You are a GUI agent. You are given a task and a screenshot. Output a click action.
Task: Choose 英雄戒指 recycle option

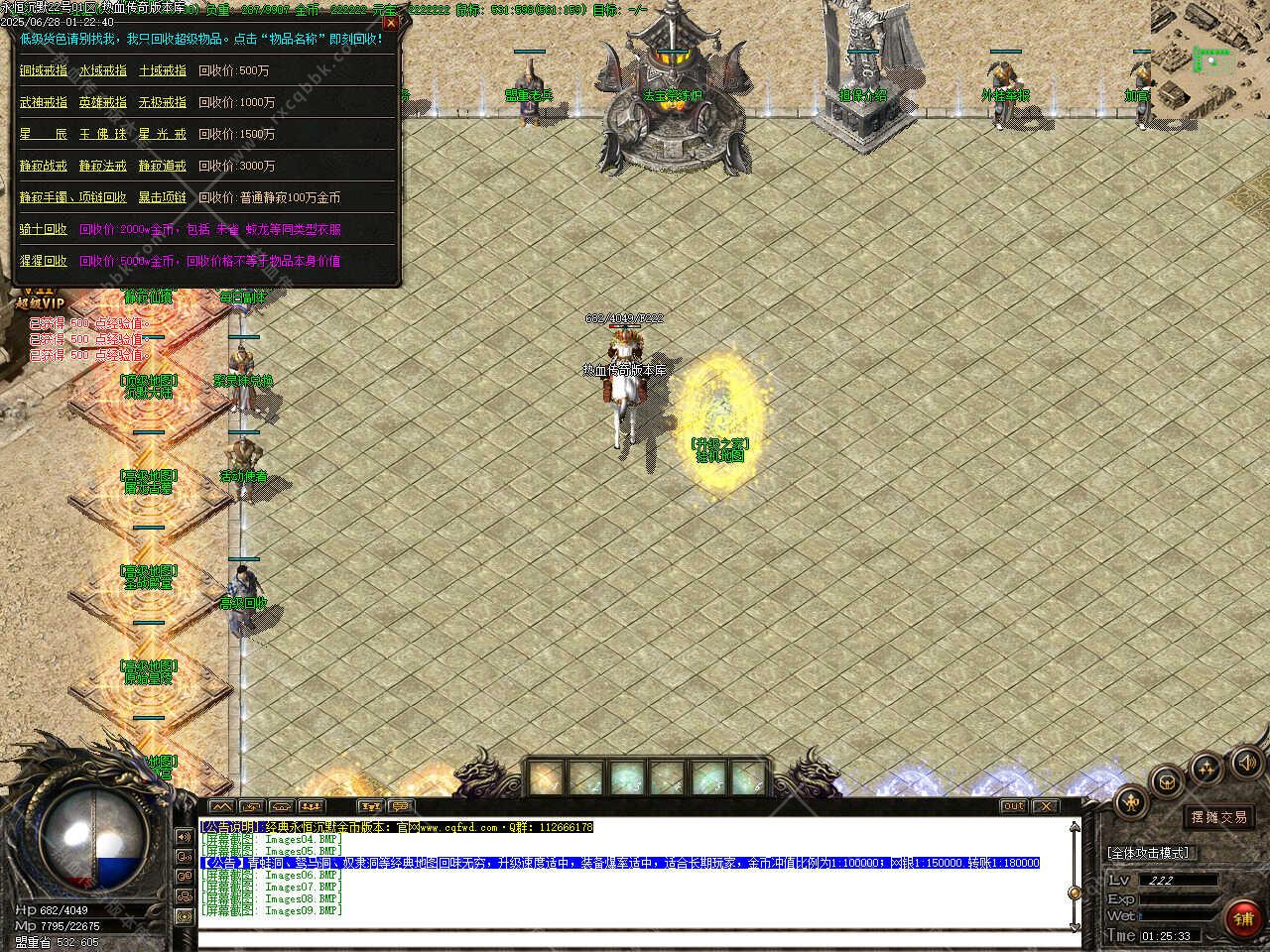coord(103,103)
